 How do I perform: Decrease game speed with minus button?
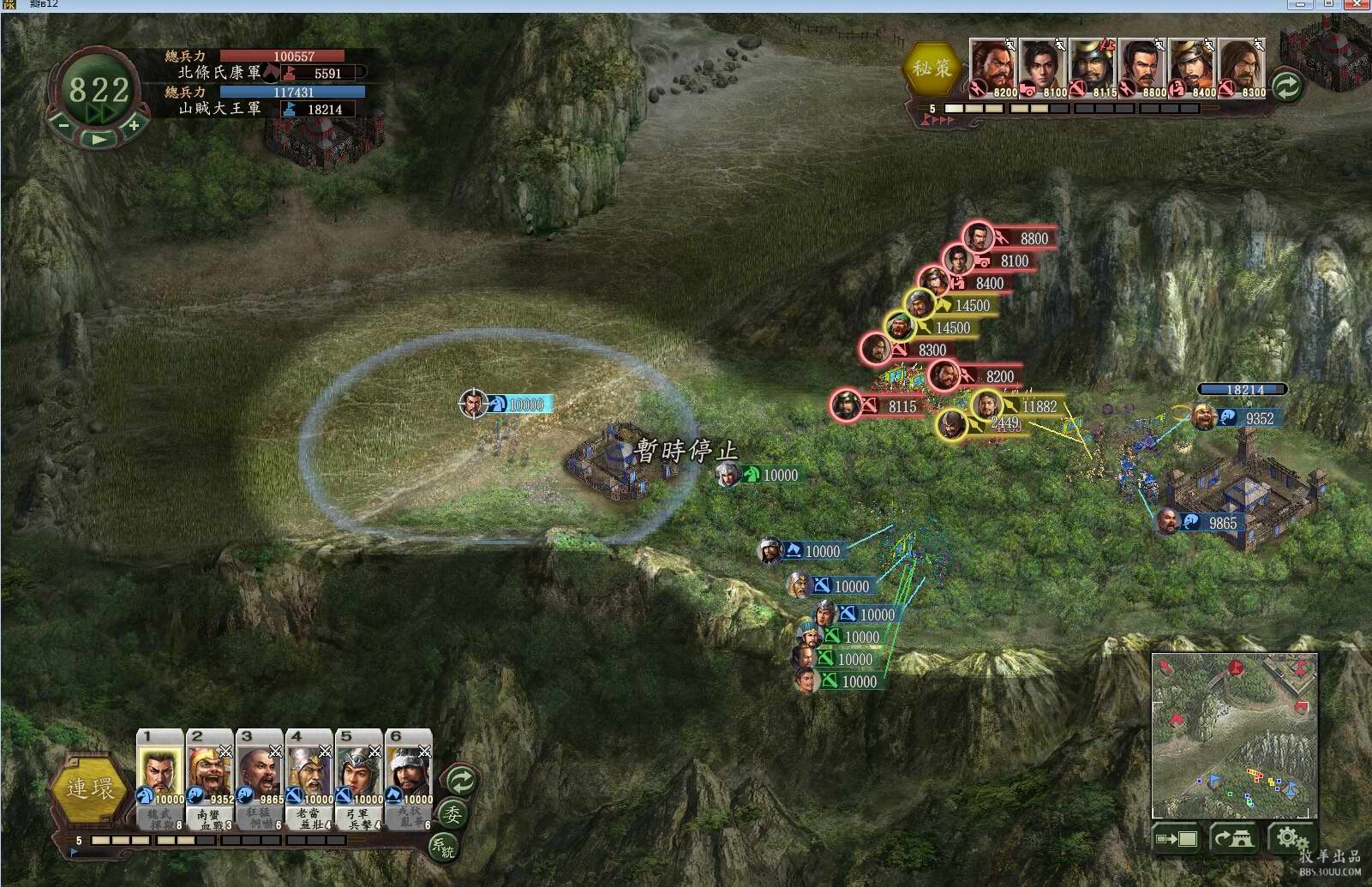click(x=63, y=126)
